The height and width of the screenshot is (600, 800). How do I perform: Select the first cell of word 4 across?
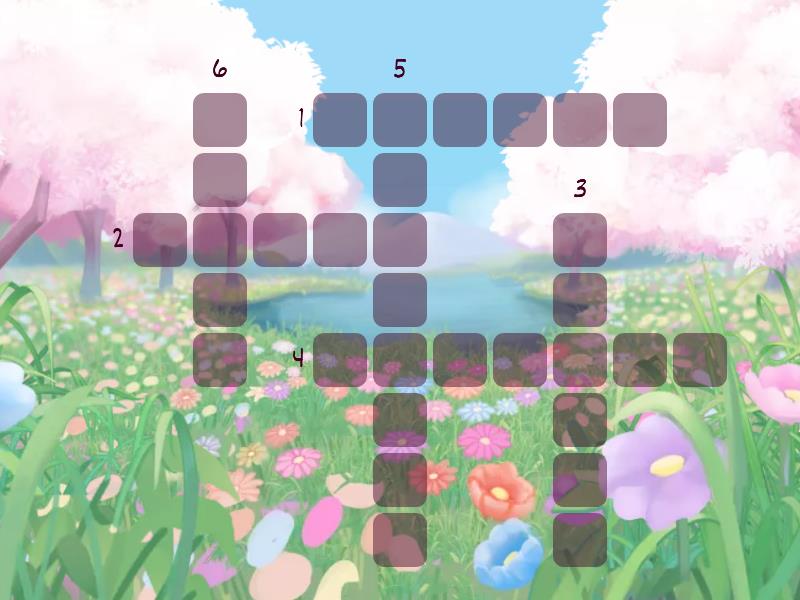point(340,360)
